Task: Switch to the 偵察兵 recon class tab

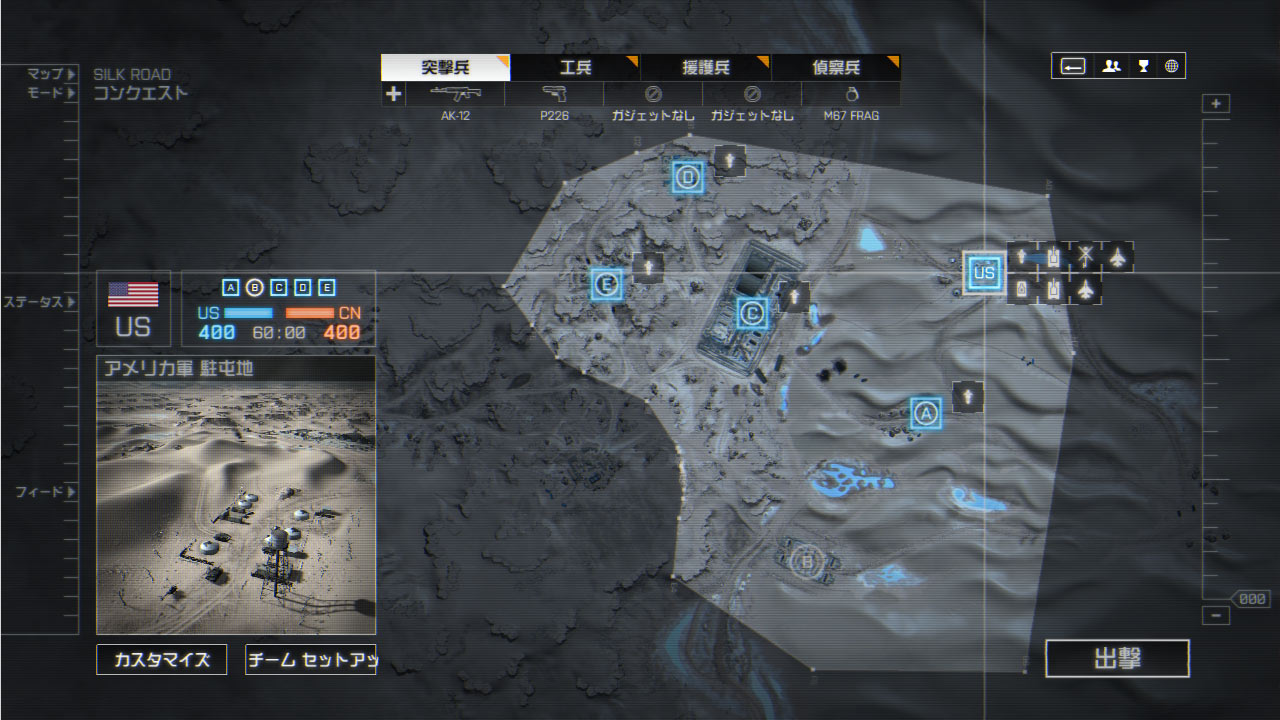Action: (x=836, y=68)
